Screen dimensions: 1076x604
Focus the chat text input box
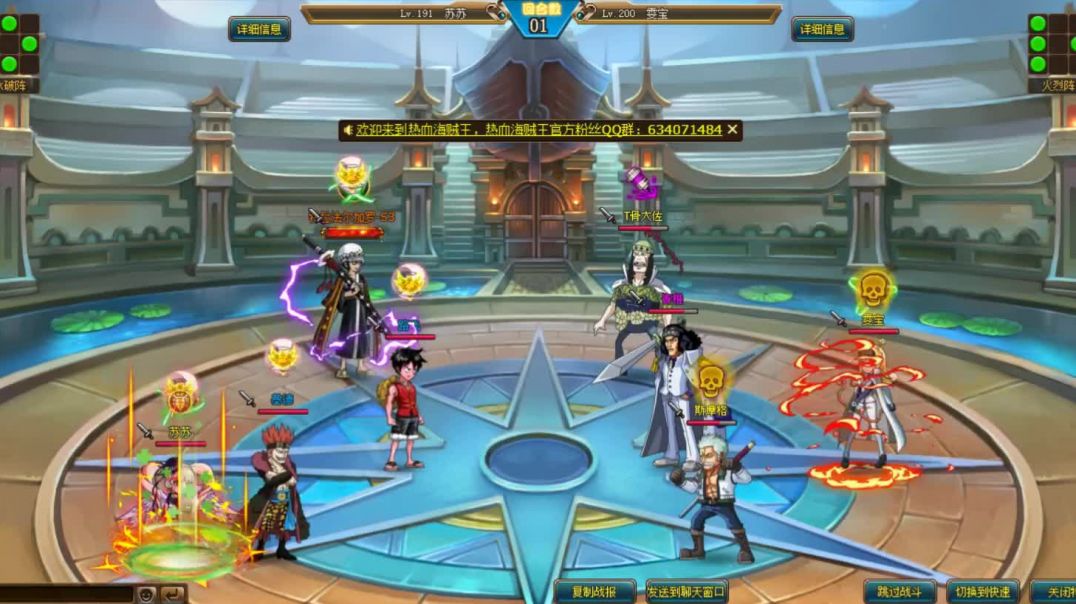66,595
